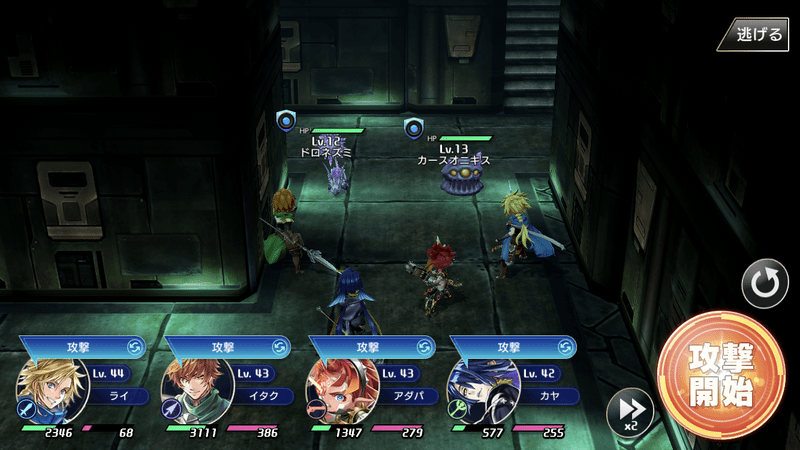Start the attack with 攻撃開始
This screenshot has width=800, height=450.
click(721, 375)
